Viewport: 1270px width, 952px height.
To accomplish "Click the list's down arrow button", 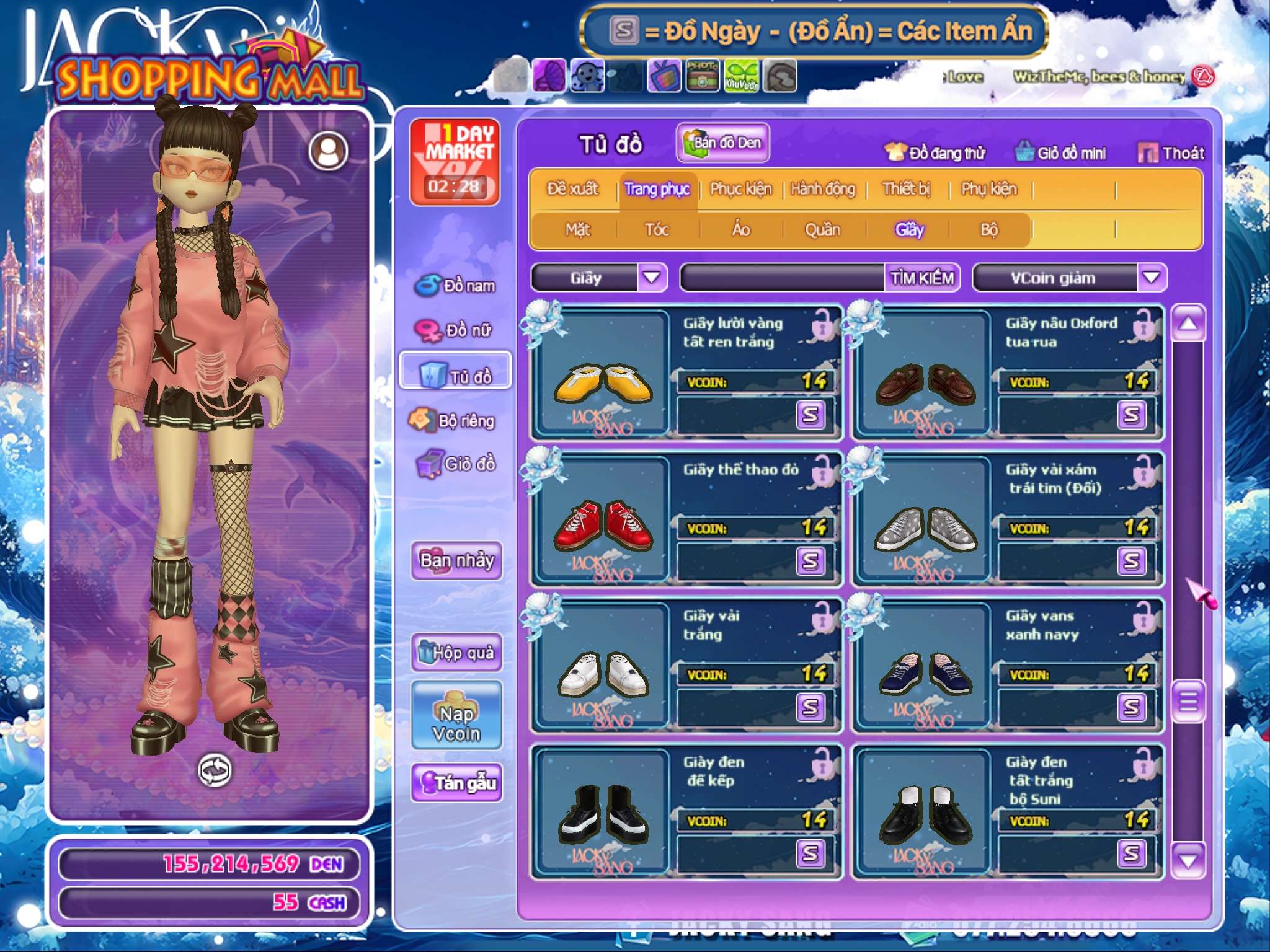I will (x=1188, y=860).
